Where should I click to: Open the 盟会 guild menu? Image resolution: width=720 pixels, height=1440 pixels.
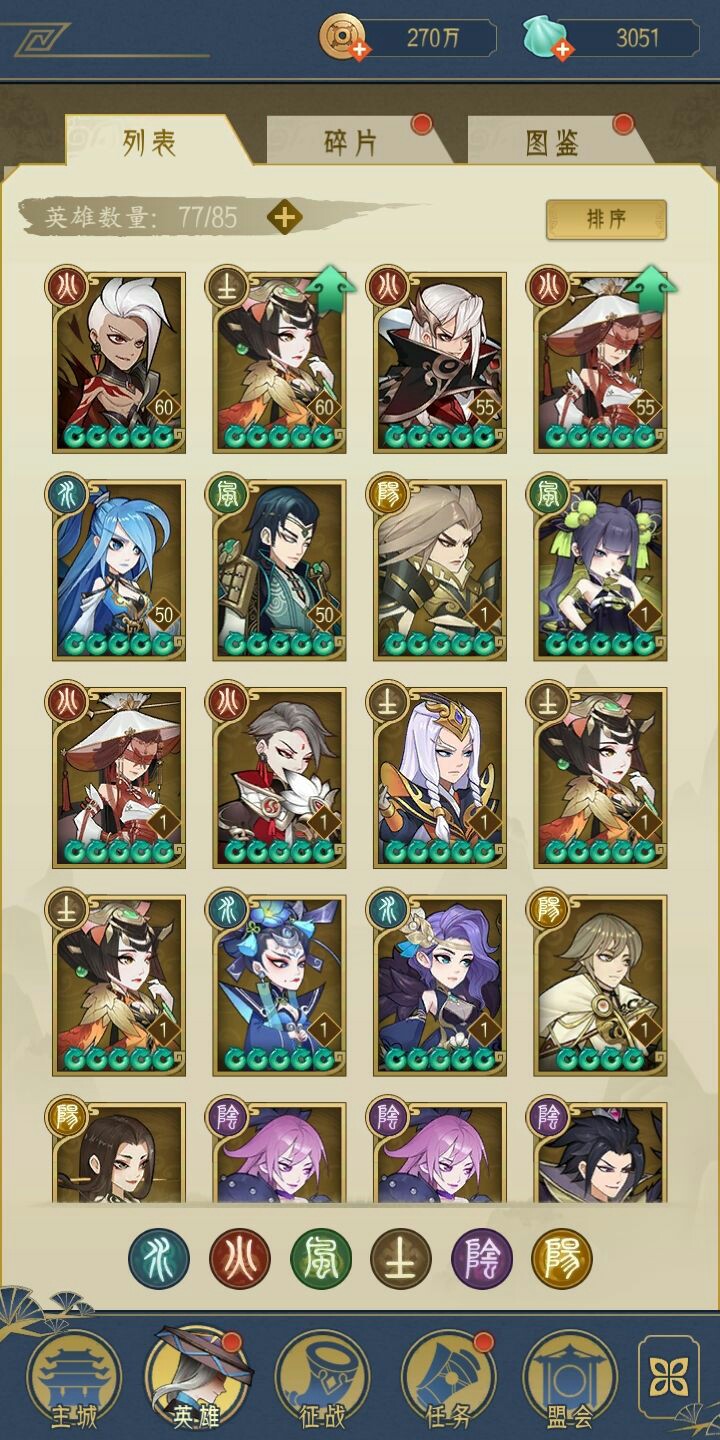pos(569,1380)
